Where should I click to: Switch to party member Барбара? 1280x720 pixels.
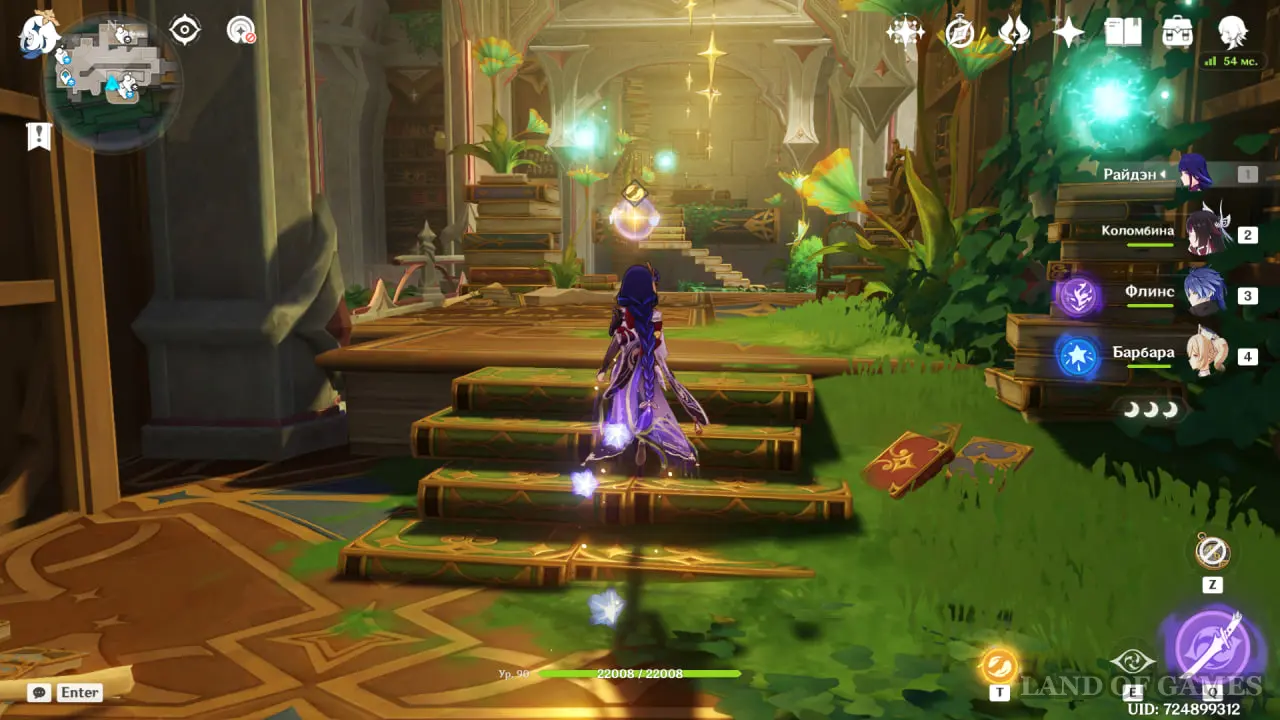coord(1205,355)
